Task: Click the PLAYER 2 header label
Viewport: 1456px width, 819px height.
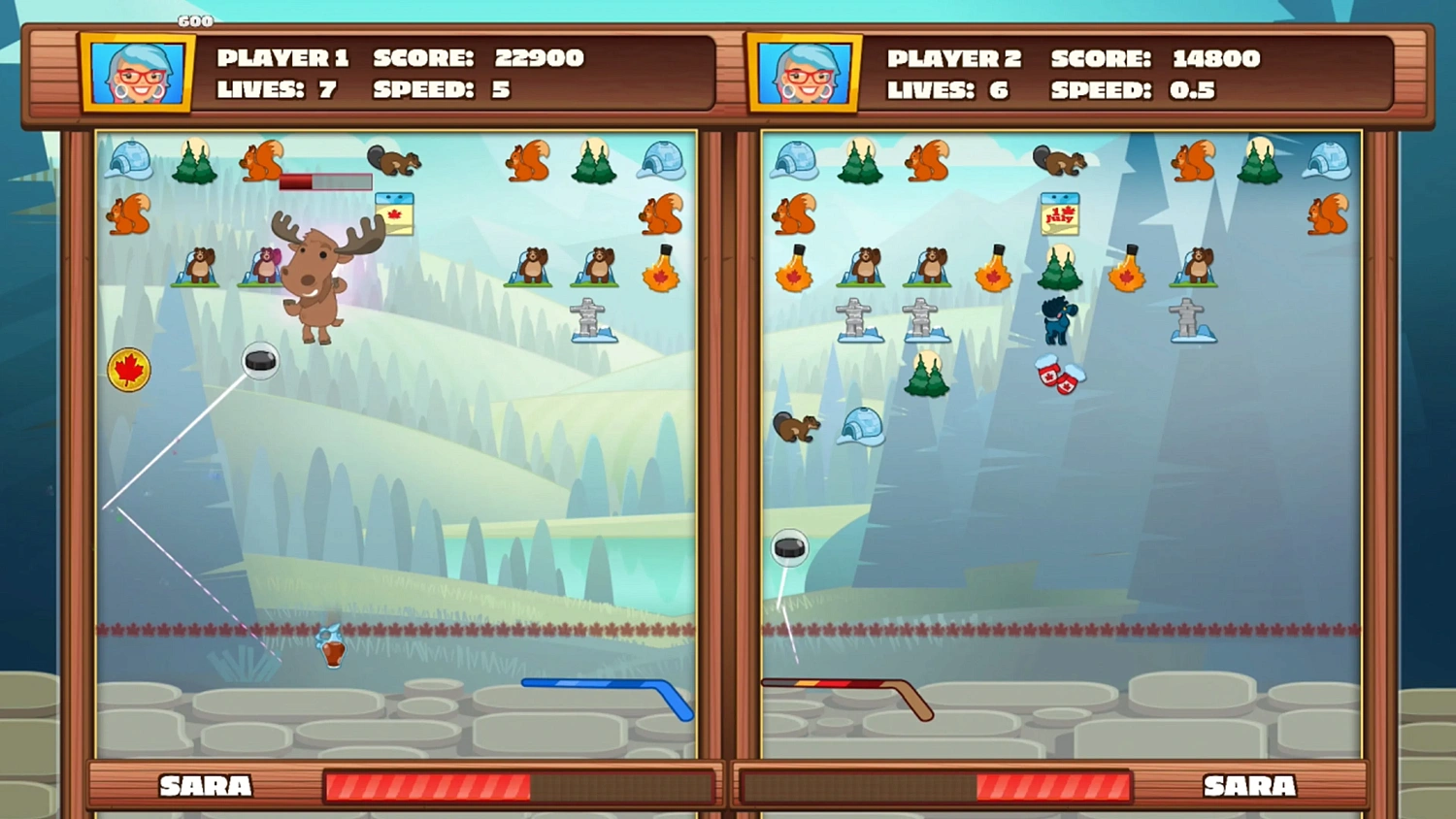Action: 954,57
